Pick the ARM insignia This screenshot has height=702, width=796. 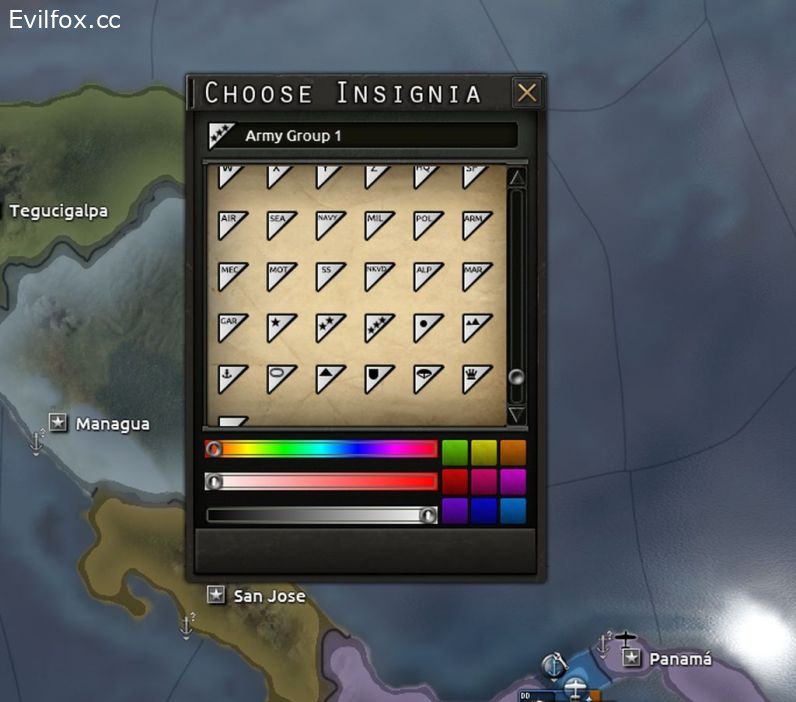(477, 225)
